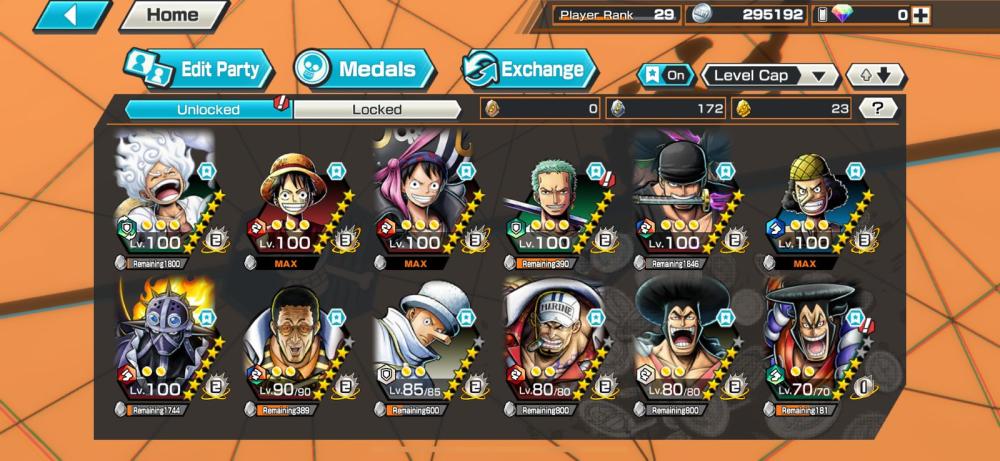Open the Exchange menu
Screen dimensions: 1000x461
click(529, 70)
